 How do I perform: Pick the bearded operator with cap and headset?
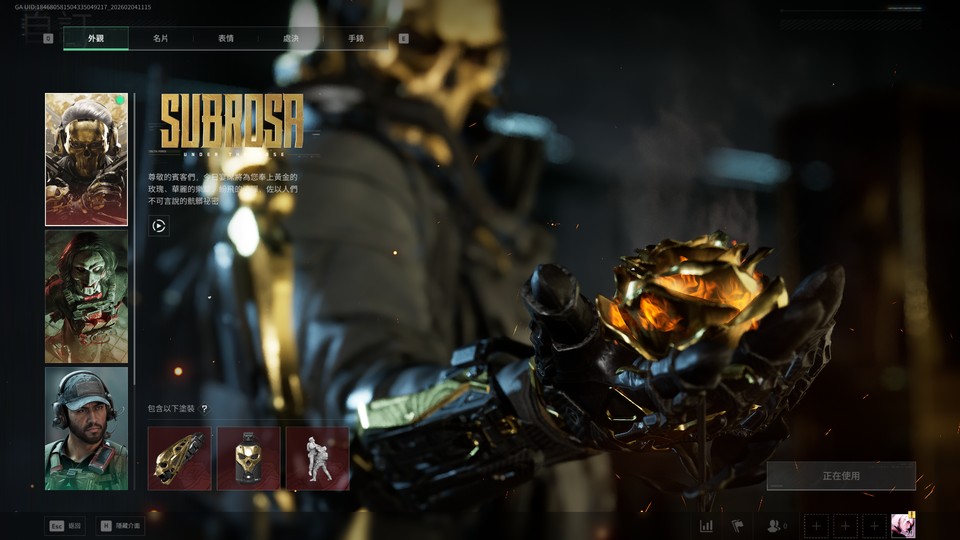pos(86,428)
